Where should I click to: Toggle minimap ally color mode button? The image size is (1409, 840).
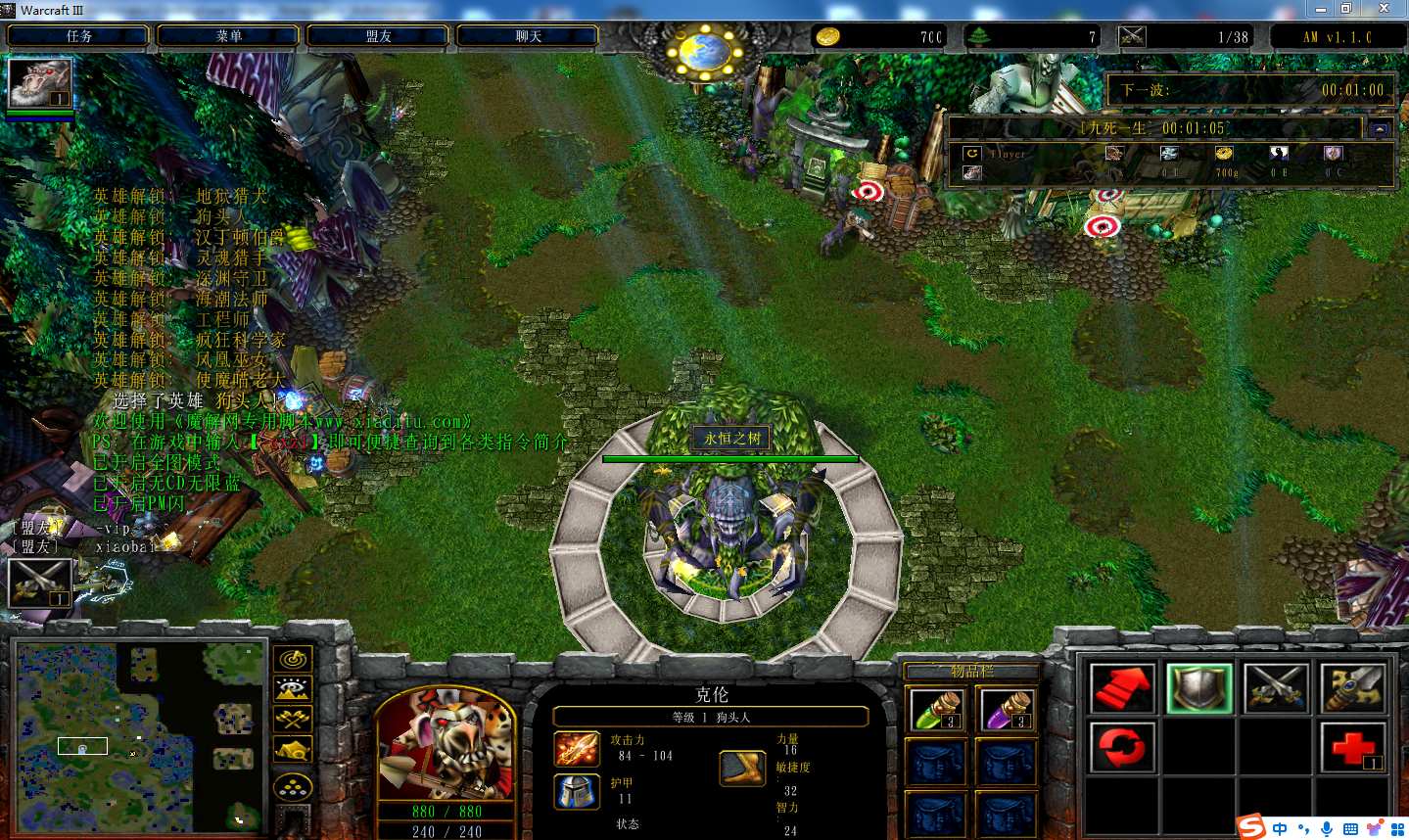(293, 720)
